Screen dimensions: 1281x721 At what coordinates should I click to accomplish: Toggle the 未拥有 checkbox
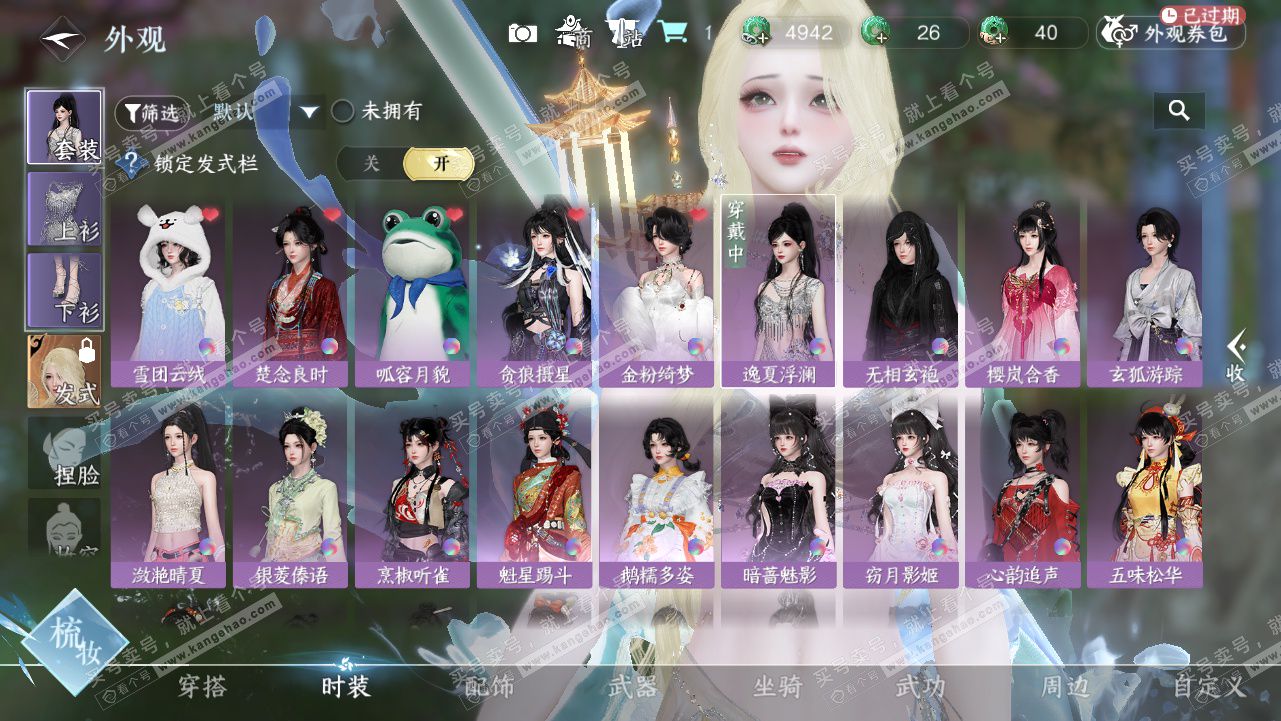coord(343,111)
